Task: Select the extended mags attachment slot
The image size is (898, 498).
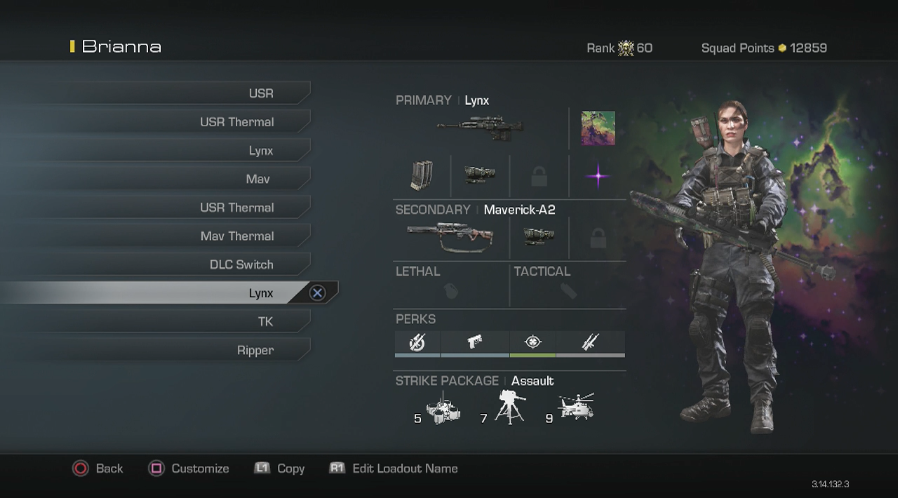Action: (x=422, y=176)
